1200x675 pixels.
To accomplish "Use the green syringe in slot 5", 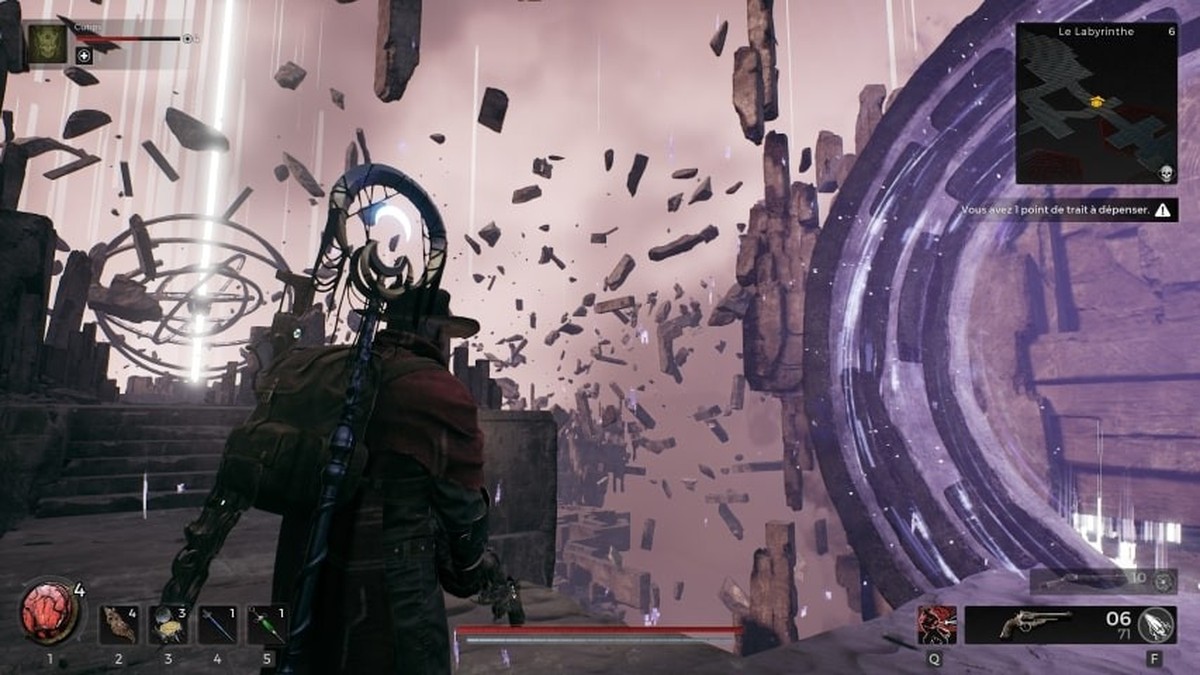I will tap(267, 624).
